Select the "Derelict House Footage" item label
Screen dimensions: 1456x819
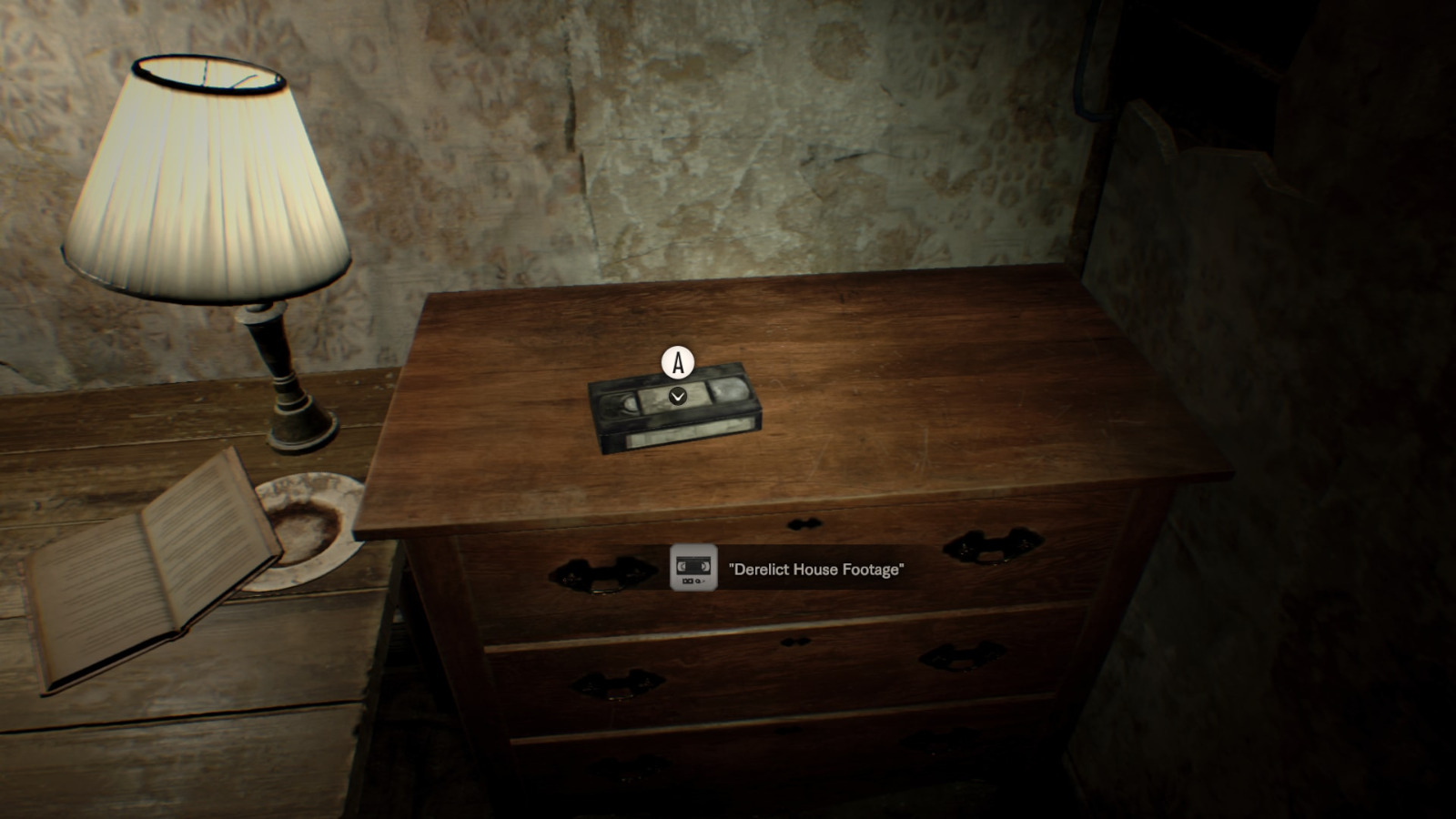click(x=816, y=570)
